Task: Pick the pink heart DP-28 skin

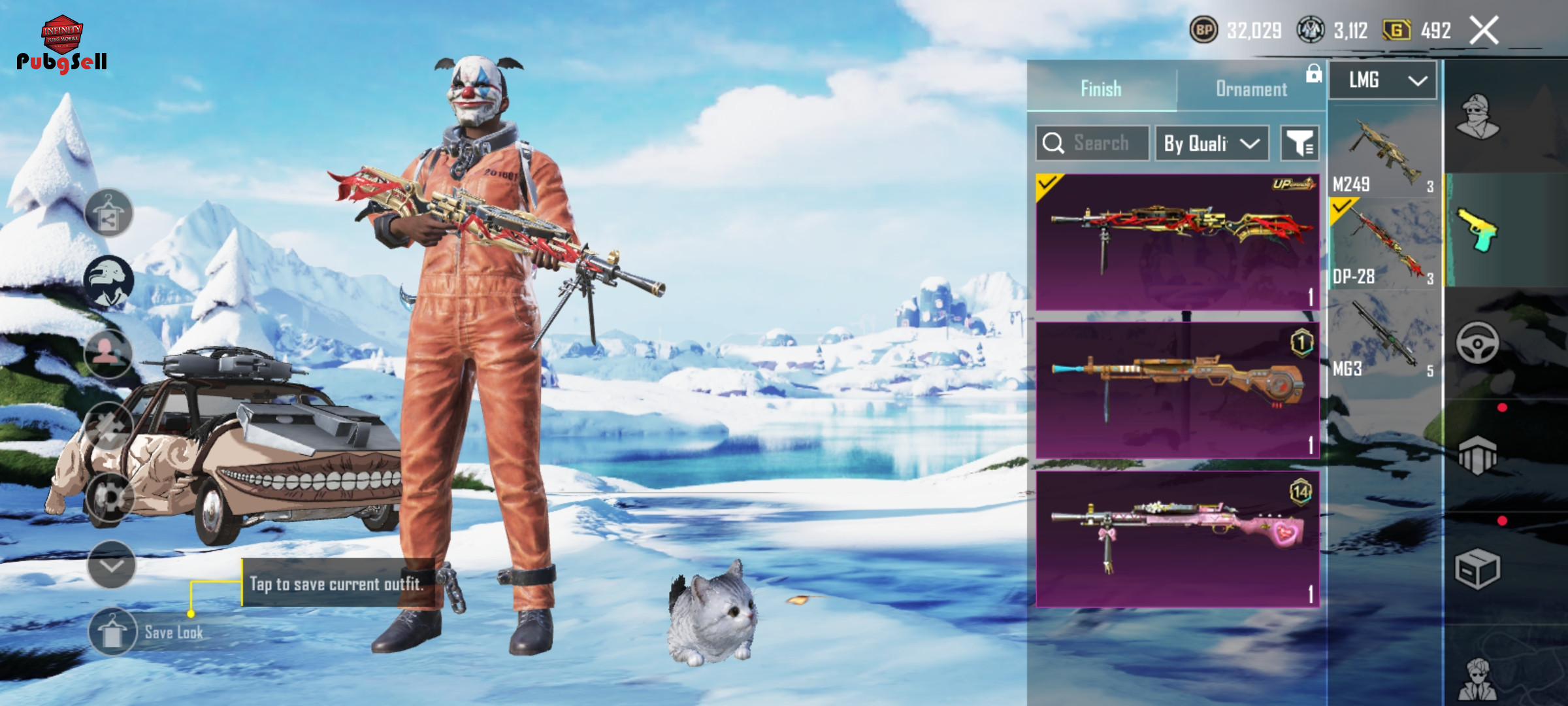Action: [x=1177, y=539]
